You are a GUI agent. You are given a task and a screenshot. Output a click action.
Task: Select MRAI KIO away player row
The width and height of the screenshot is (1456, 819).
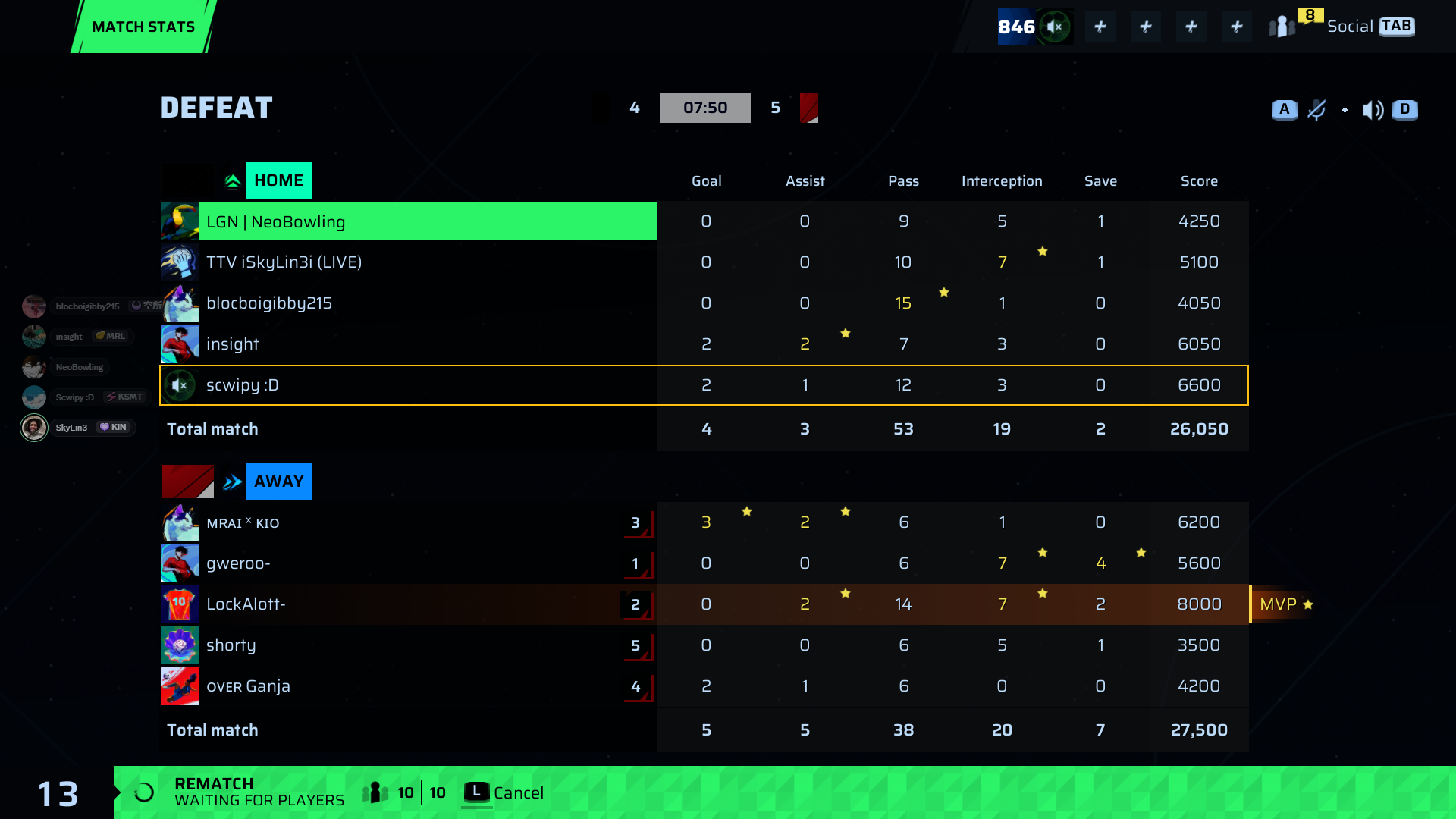(409, 522)
